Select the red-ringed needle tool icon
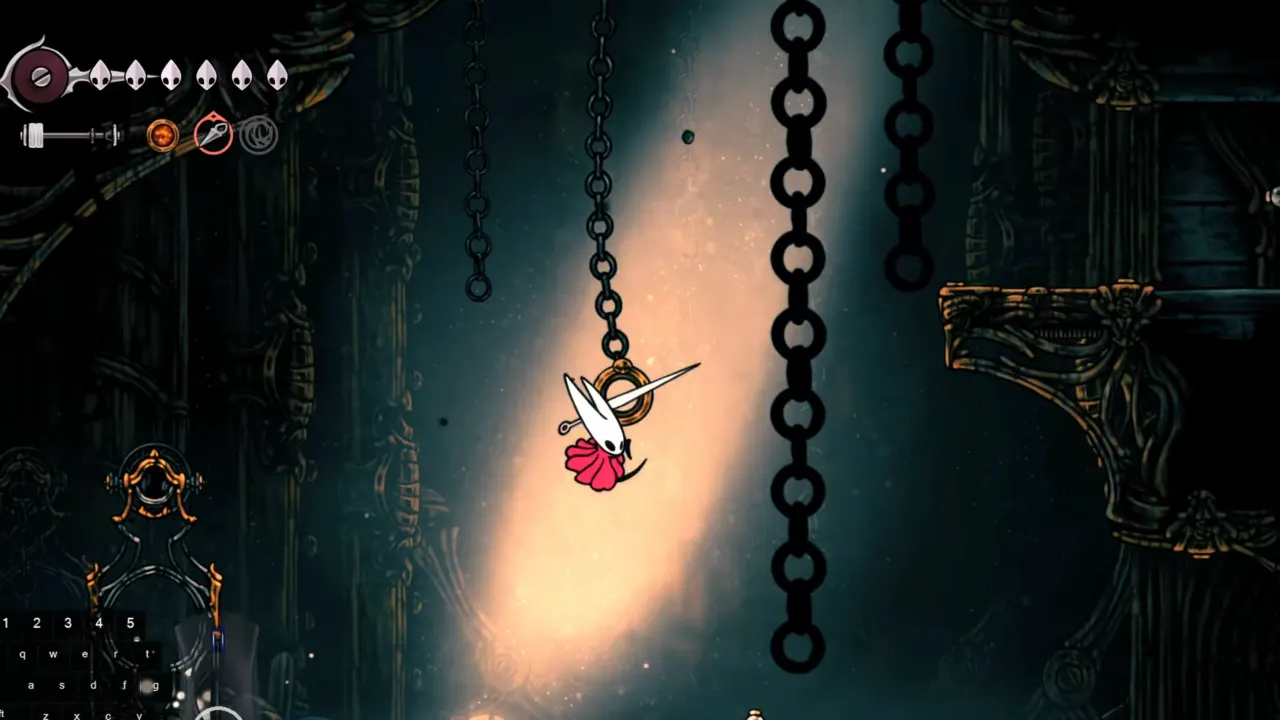 214,135
